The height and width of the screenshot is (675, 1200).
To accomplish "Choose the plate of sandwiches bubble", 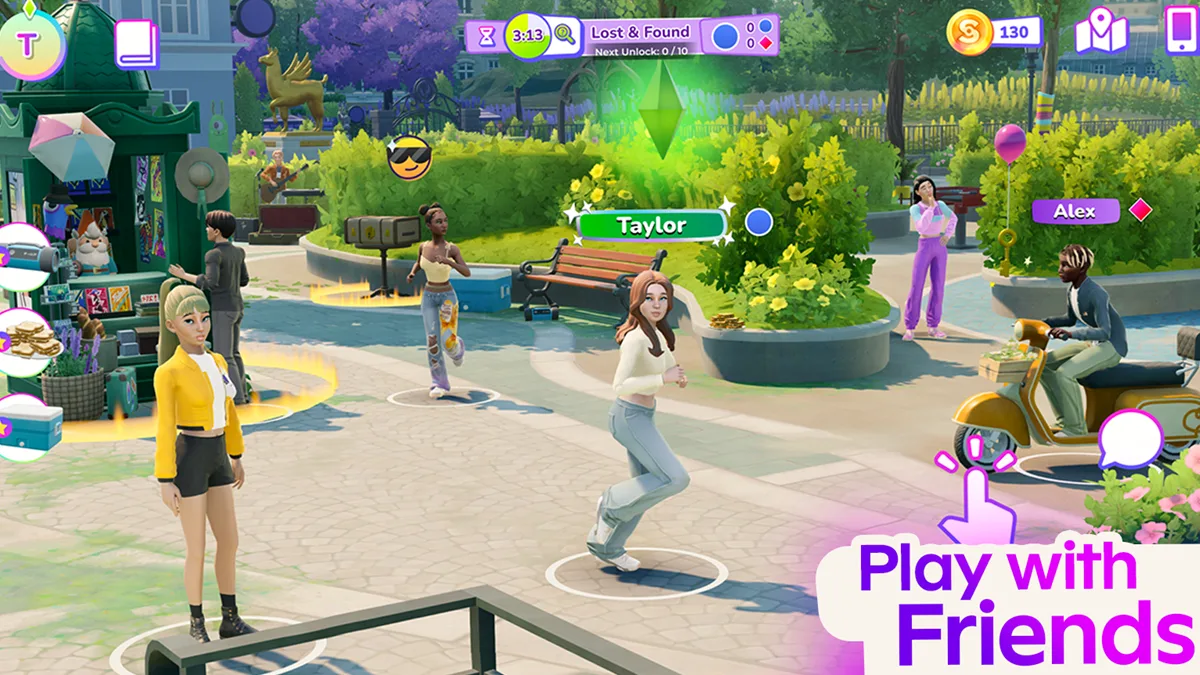I will (28, 341).
